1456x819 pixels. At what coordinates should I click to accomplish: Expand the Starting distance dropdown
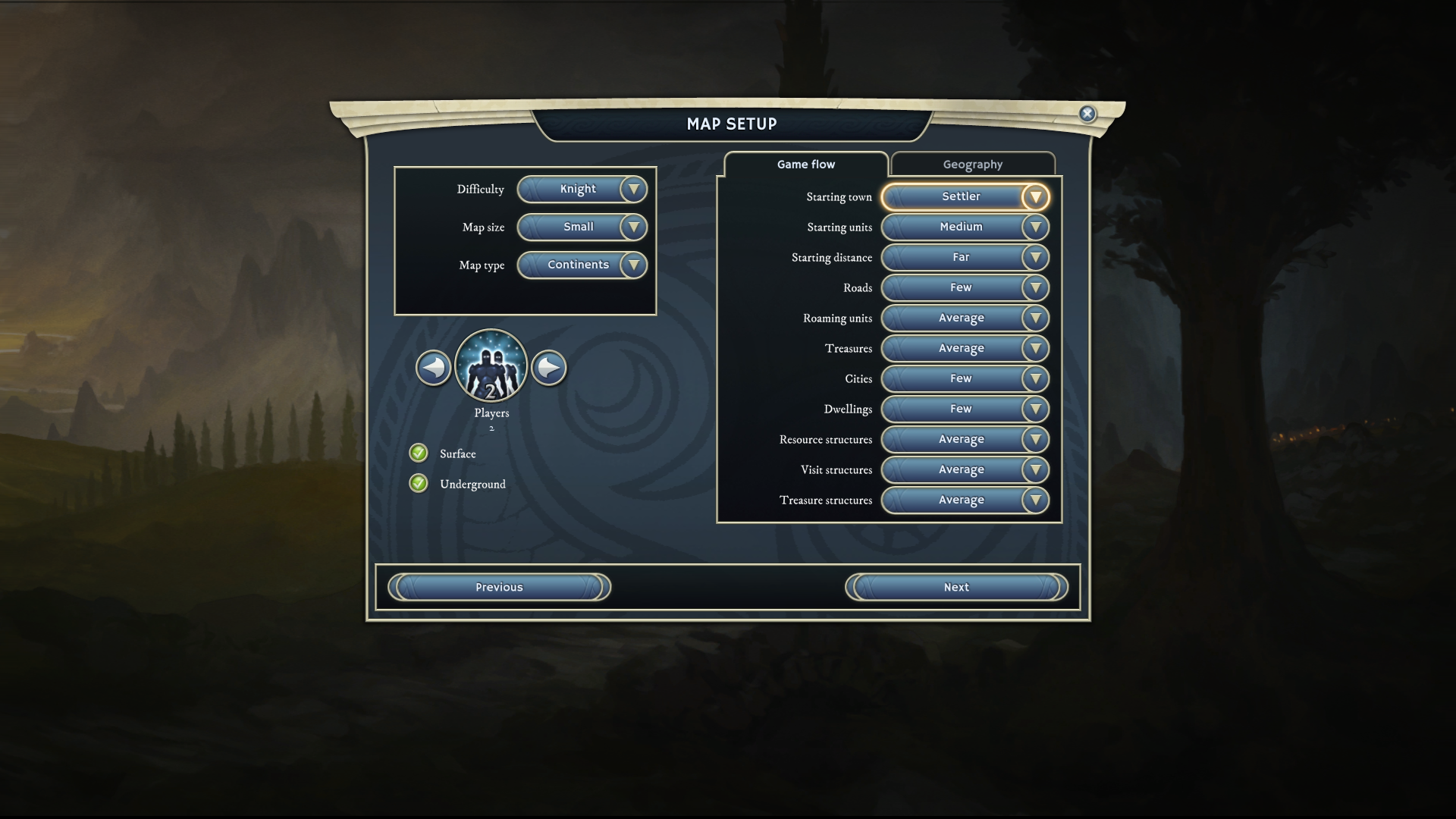point(965,258)
